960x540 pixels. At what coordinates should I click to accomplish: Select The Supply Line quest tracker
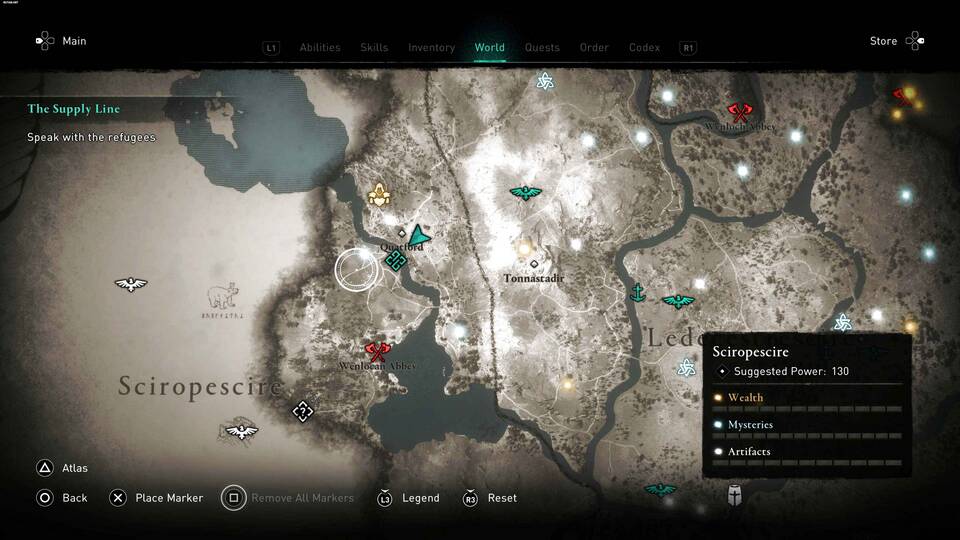[x=75, y=108]
